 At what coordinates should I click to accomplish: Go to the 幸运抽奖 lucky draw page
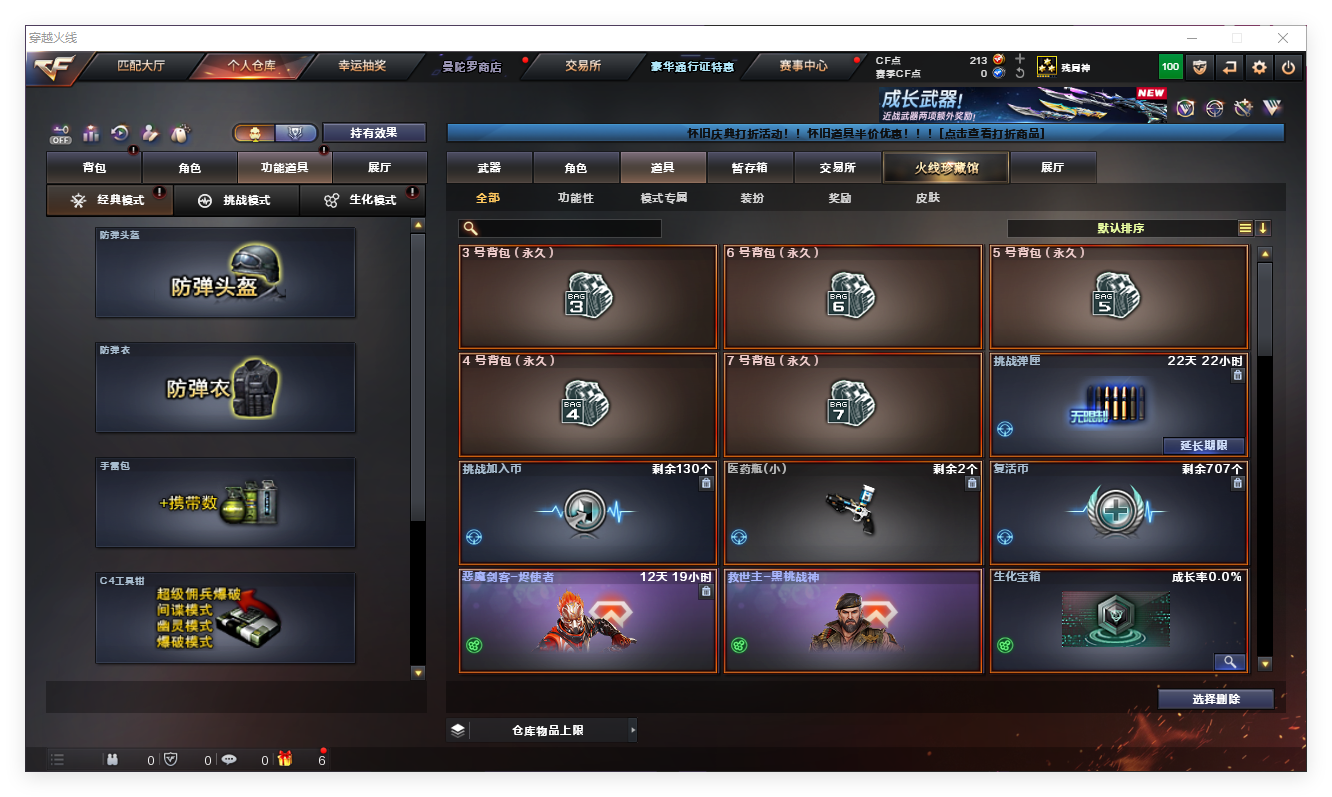tap(361, 66)
